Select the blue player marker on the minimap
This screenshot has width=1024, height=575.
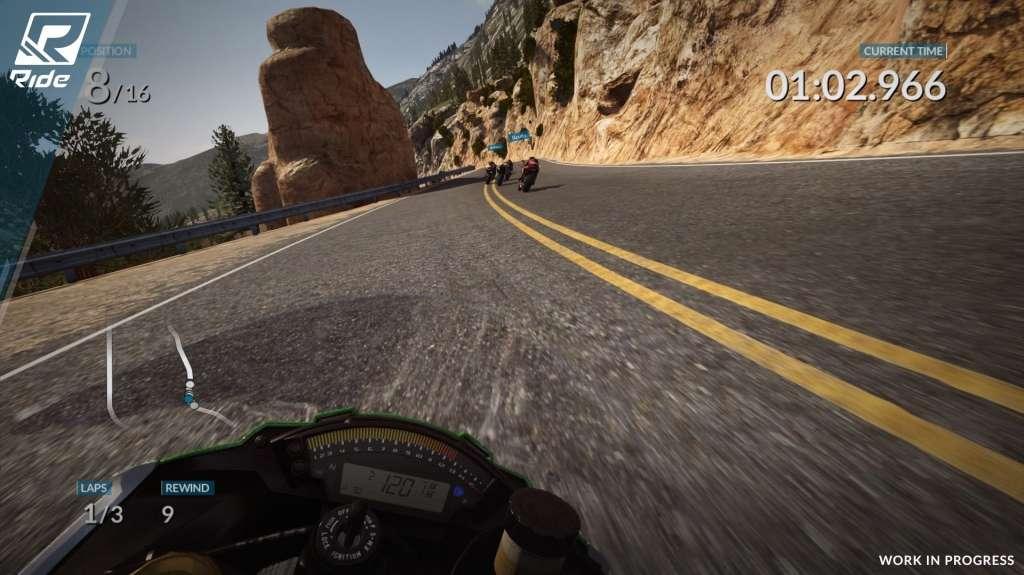pos(189,398)
